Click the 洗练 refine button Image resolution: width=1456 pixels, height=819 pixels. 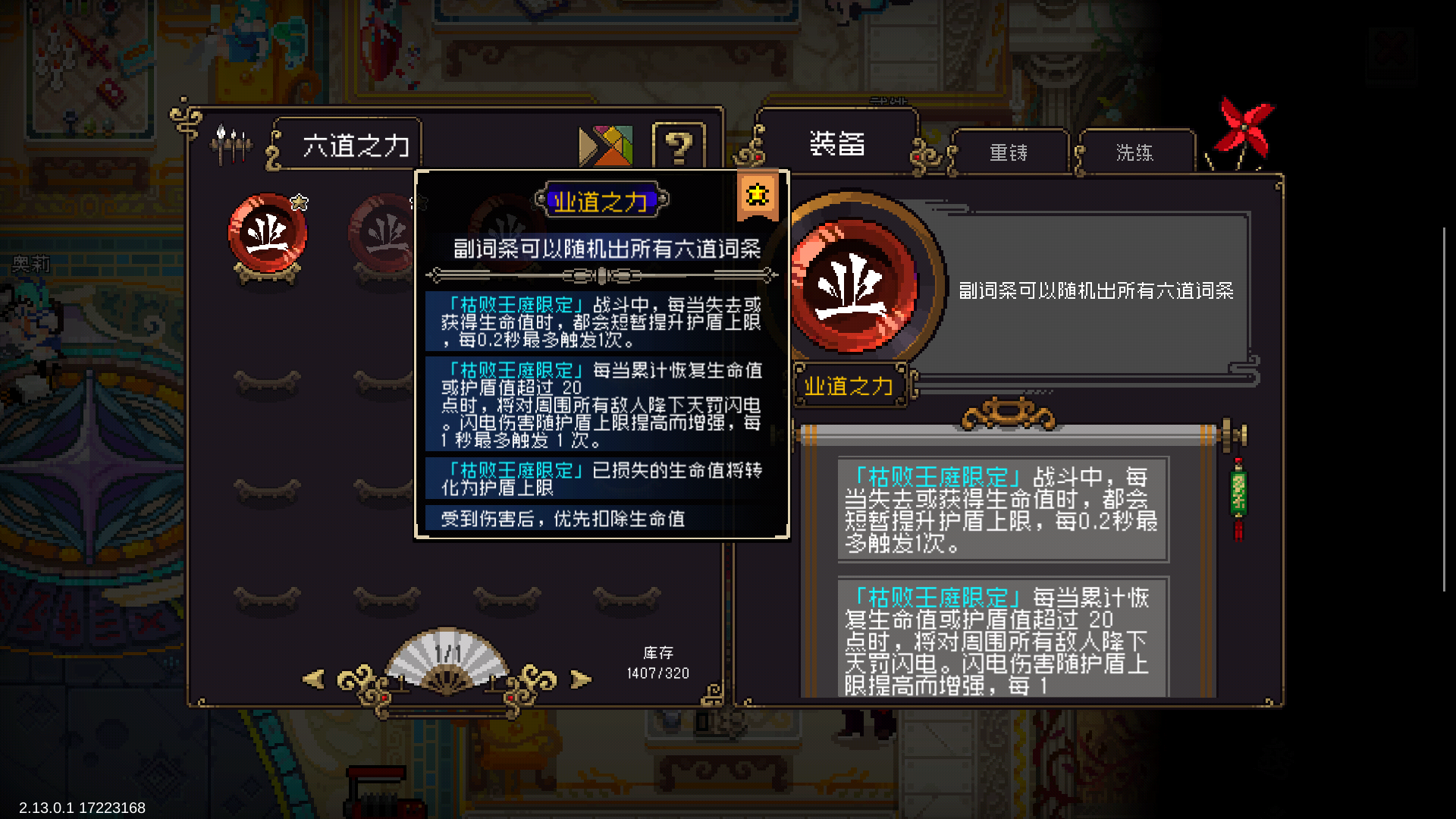[1137, 152]
